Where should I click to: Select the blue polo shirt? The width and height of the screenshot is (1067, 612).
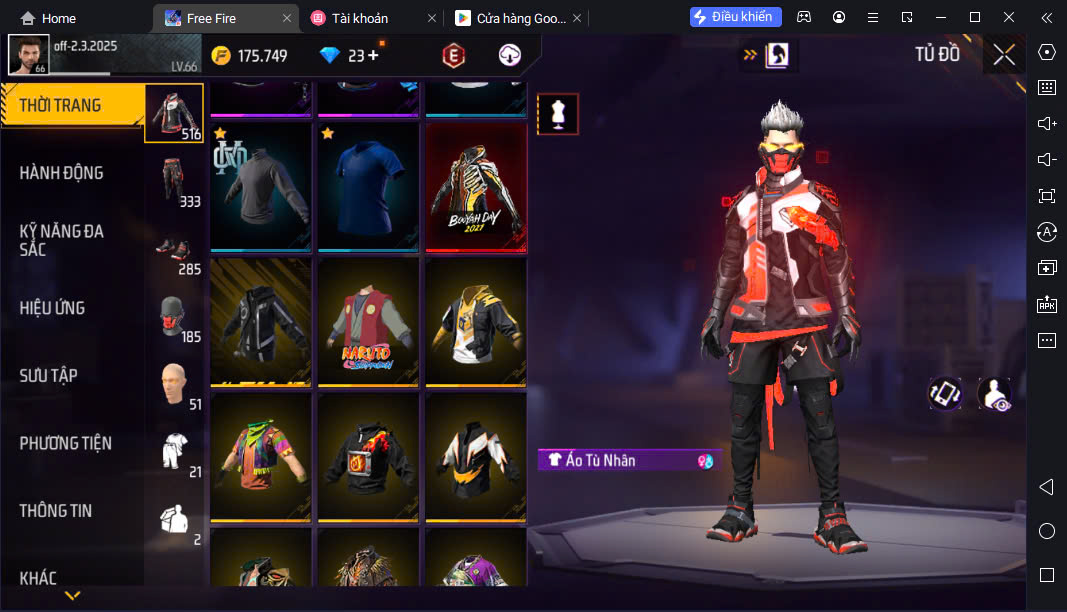click(x=368, y=186)
